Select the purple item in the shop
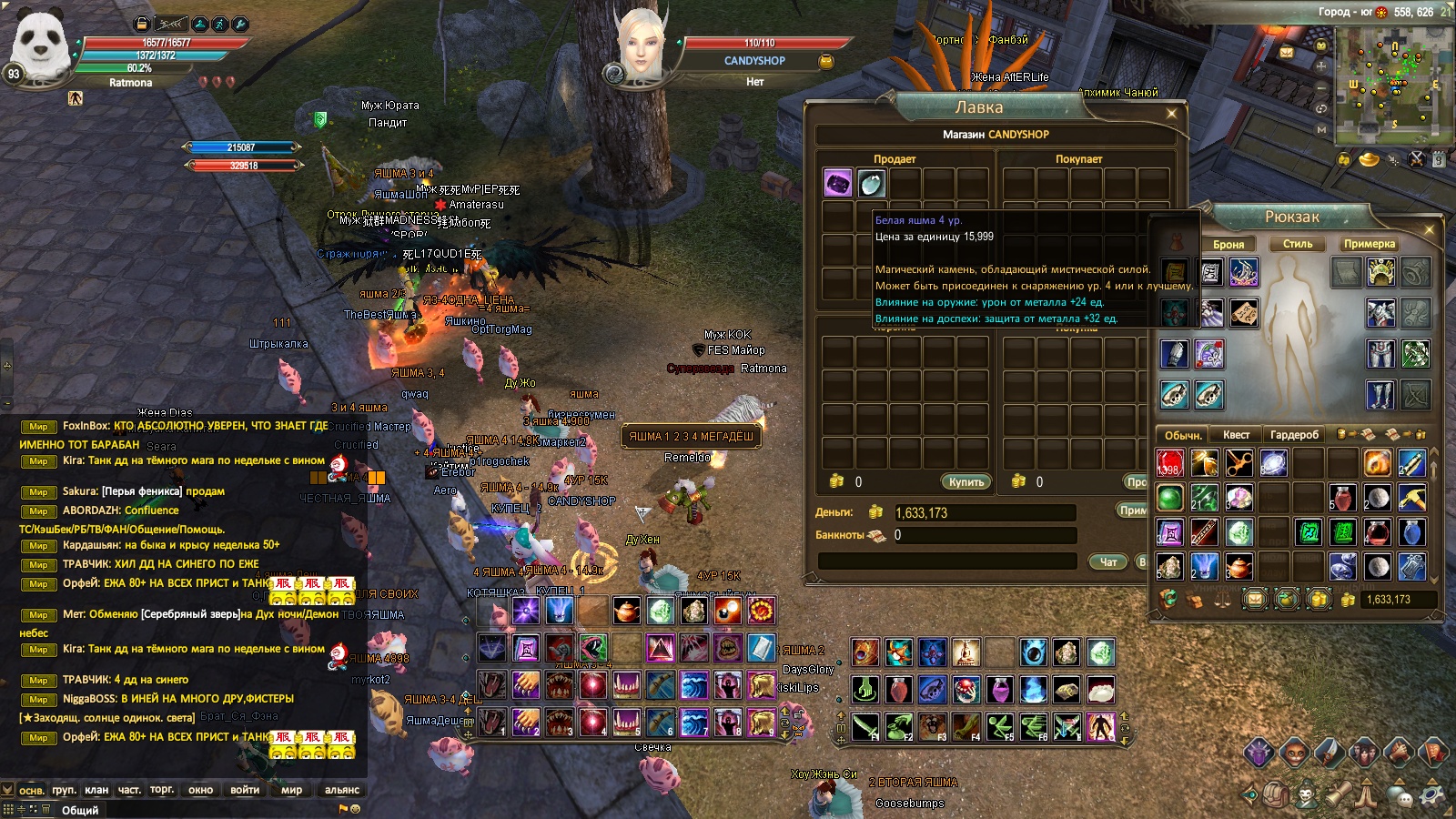 [x=837, y=183]
